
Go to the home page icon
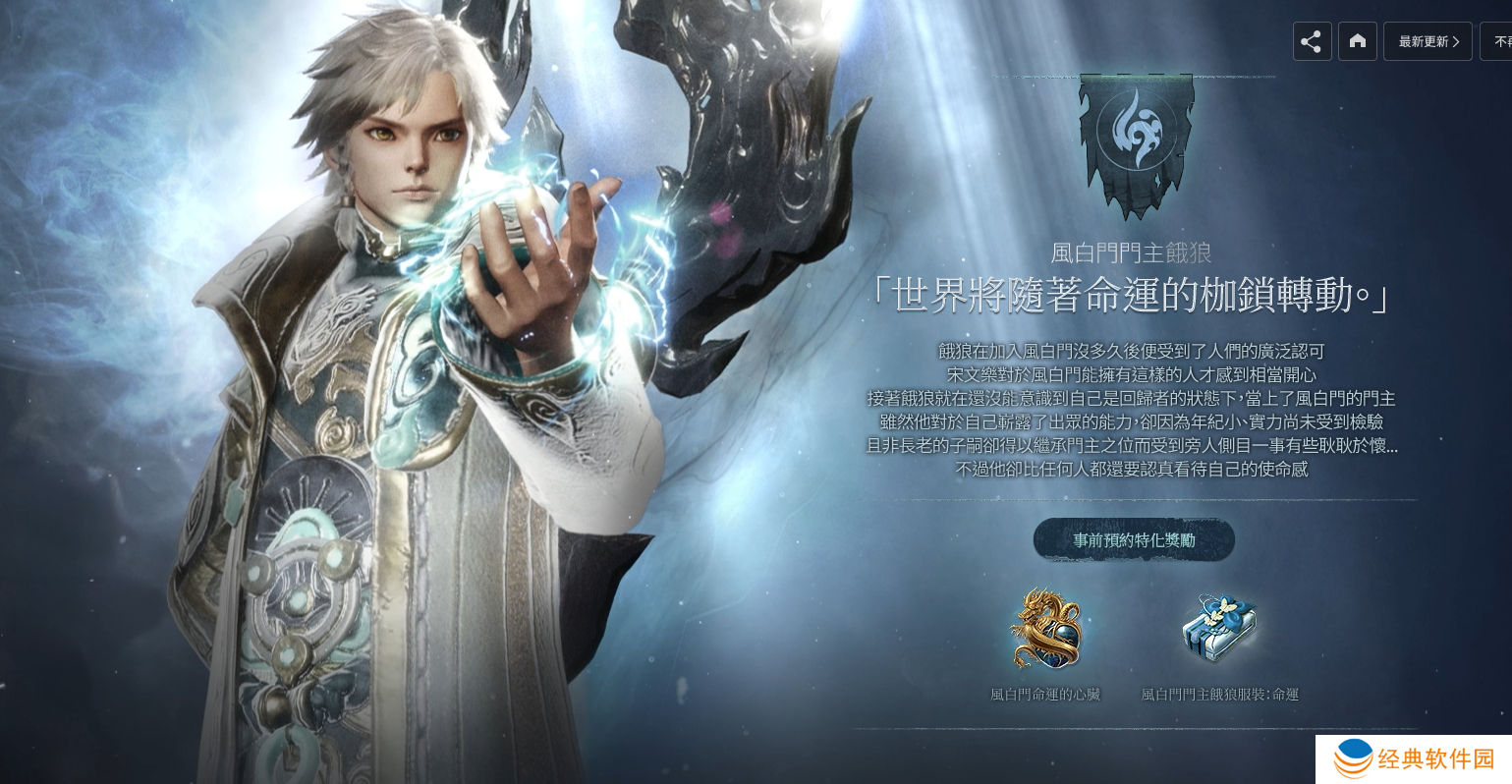[x=1358, y=41]
